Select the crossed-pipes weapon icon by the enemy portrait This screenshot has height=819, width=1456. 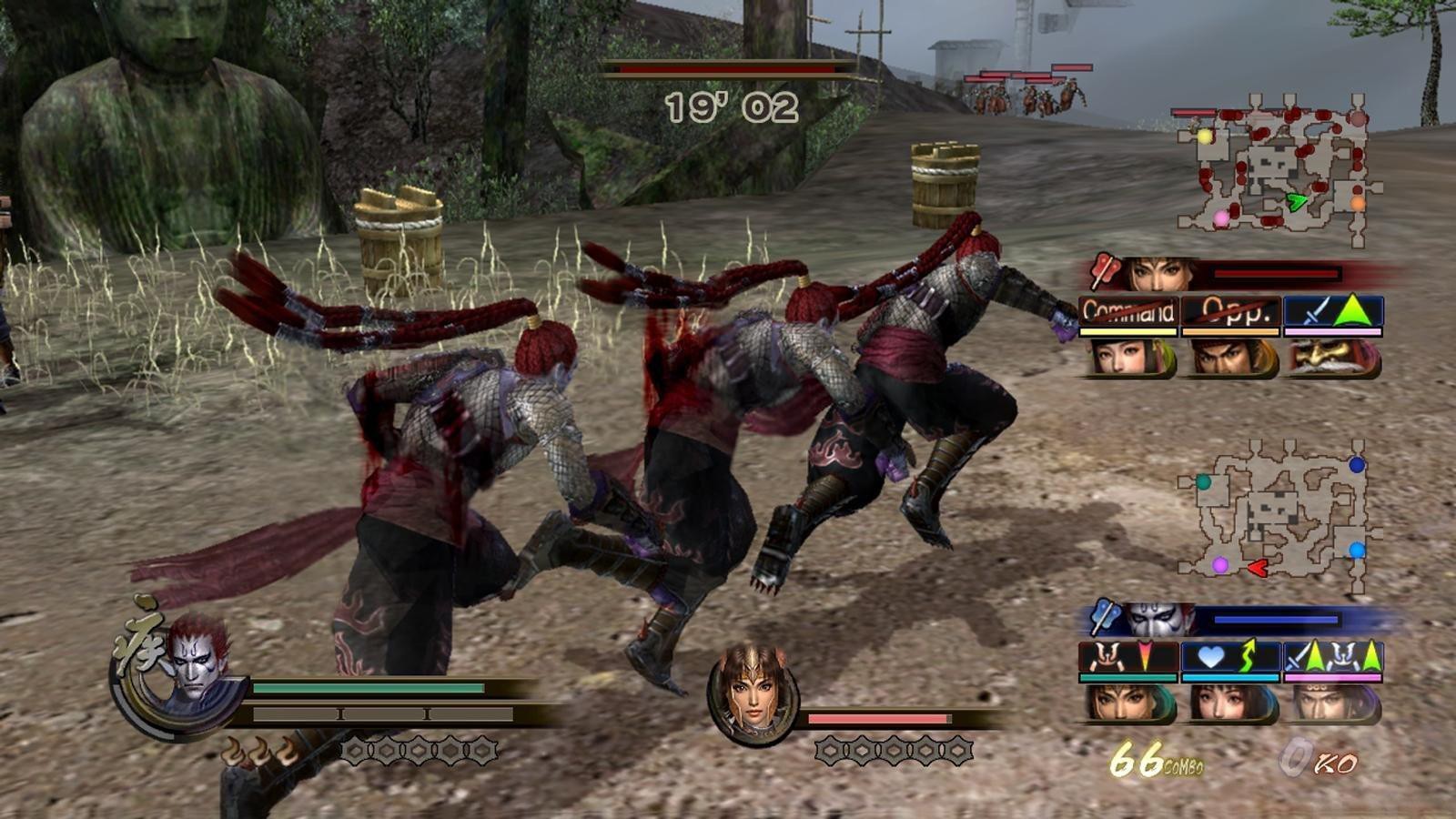tap(1105, 271)
